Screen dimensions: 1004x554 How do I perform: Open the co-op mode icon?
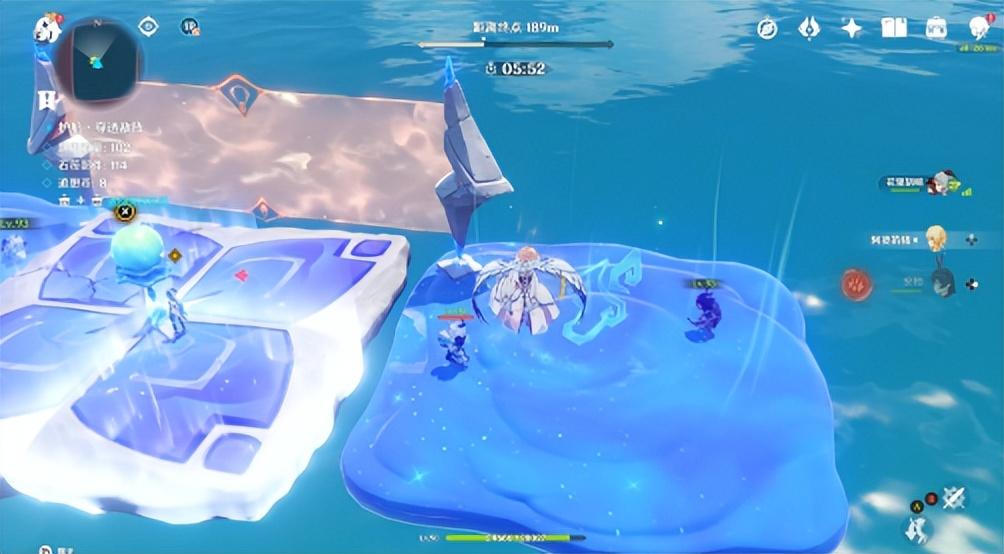(188, 27)
